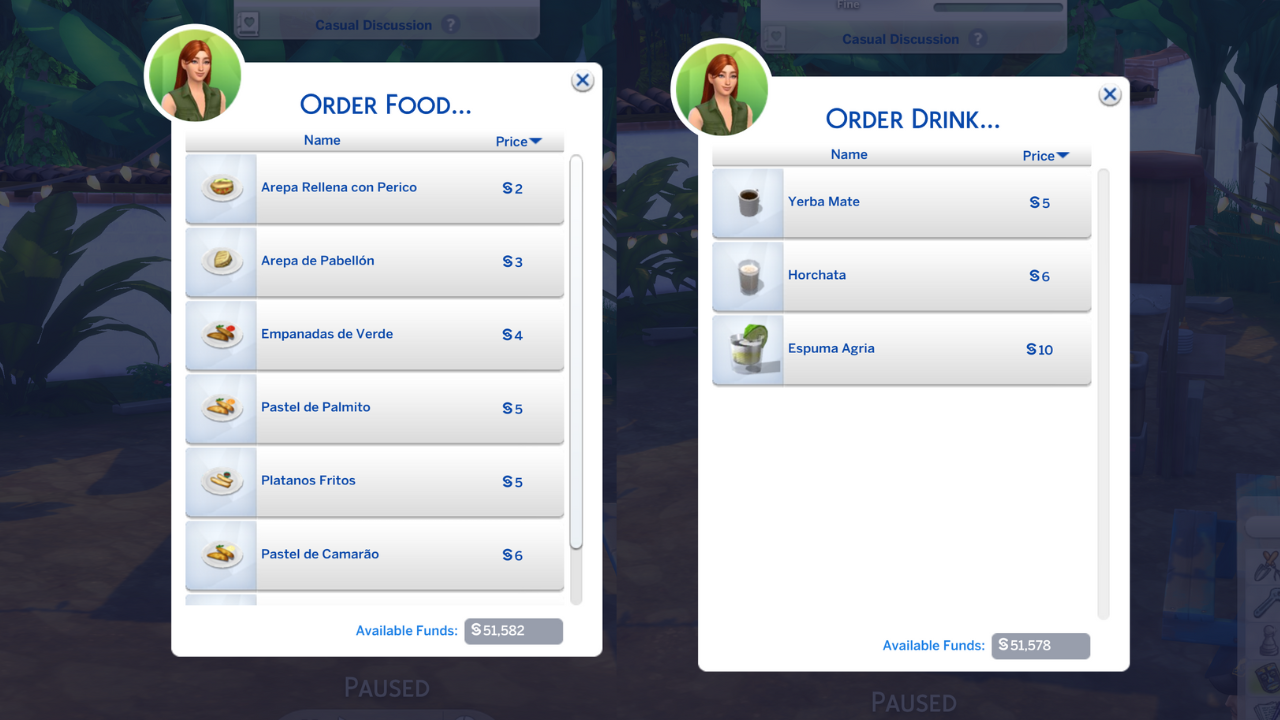Viewport: 1280px width, 720px height.
Task: Click the Horchata glass icon
Action: point(748,275)
